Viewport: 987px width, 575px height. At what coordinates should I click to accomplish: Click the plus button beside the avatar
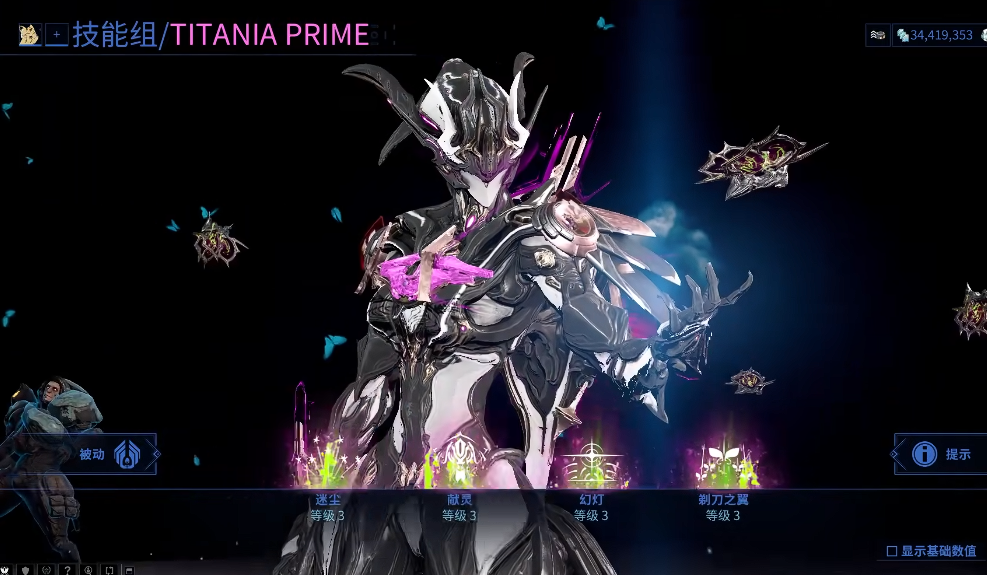click(57, 35)
